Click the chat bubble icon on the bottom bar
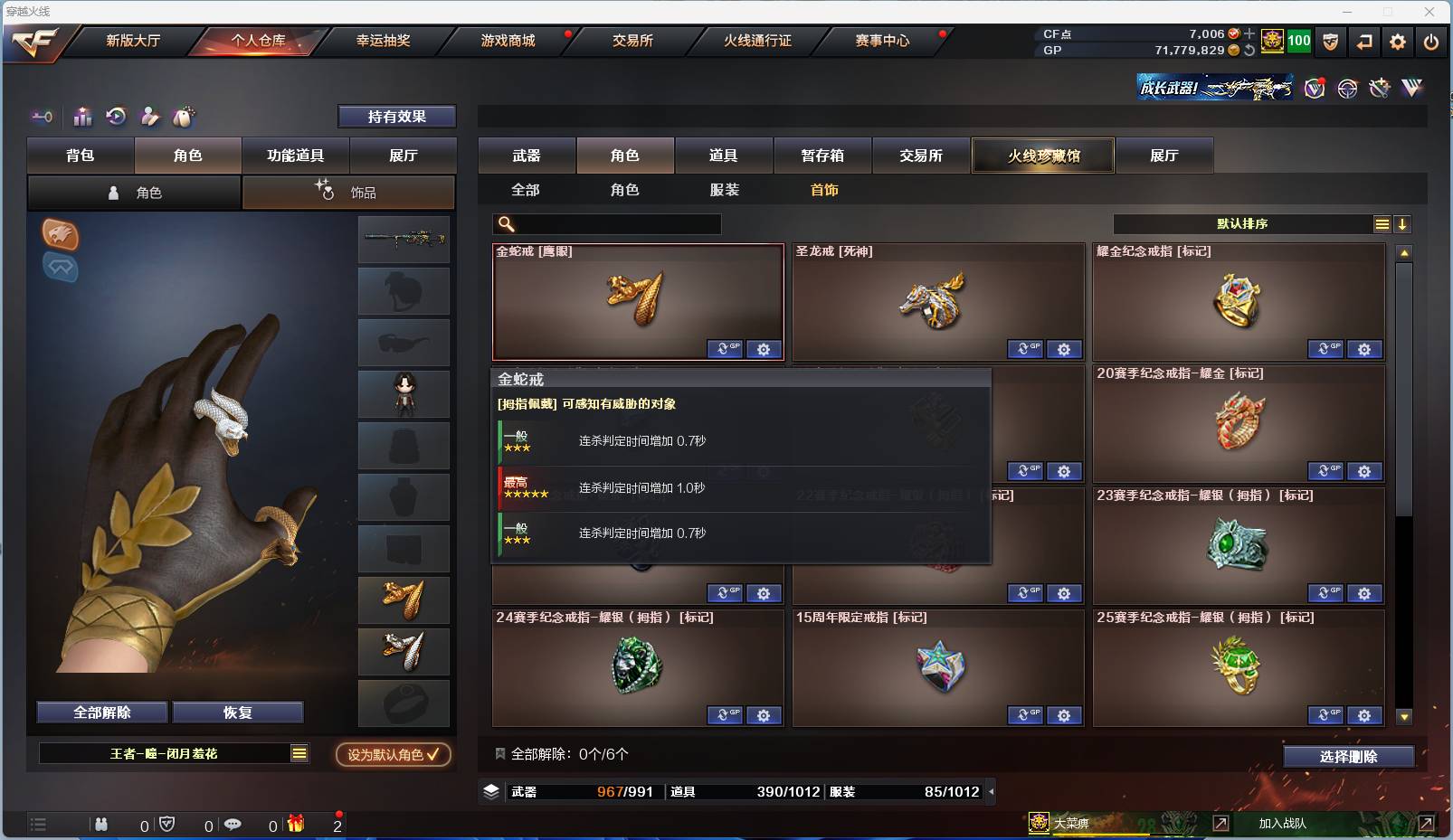Screen dimensions: 1453x840 [233, 824]
